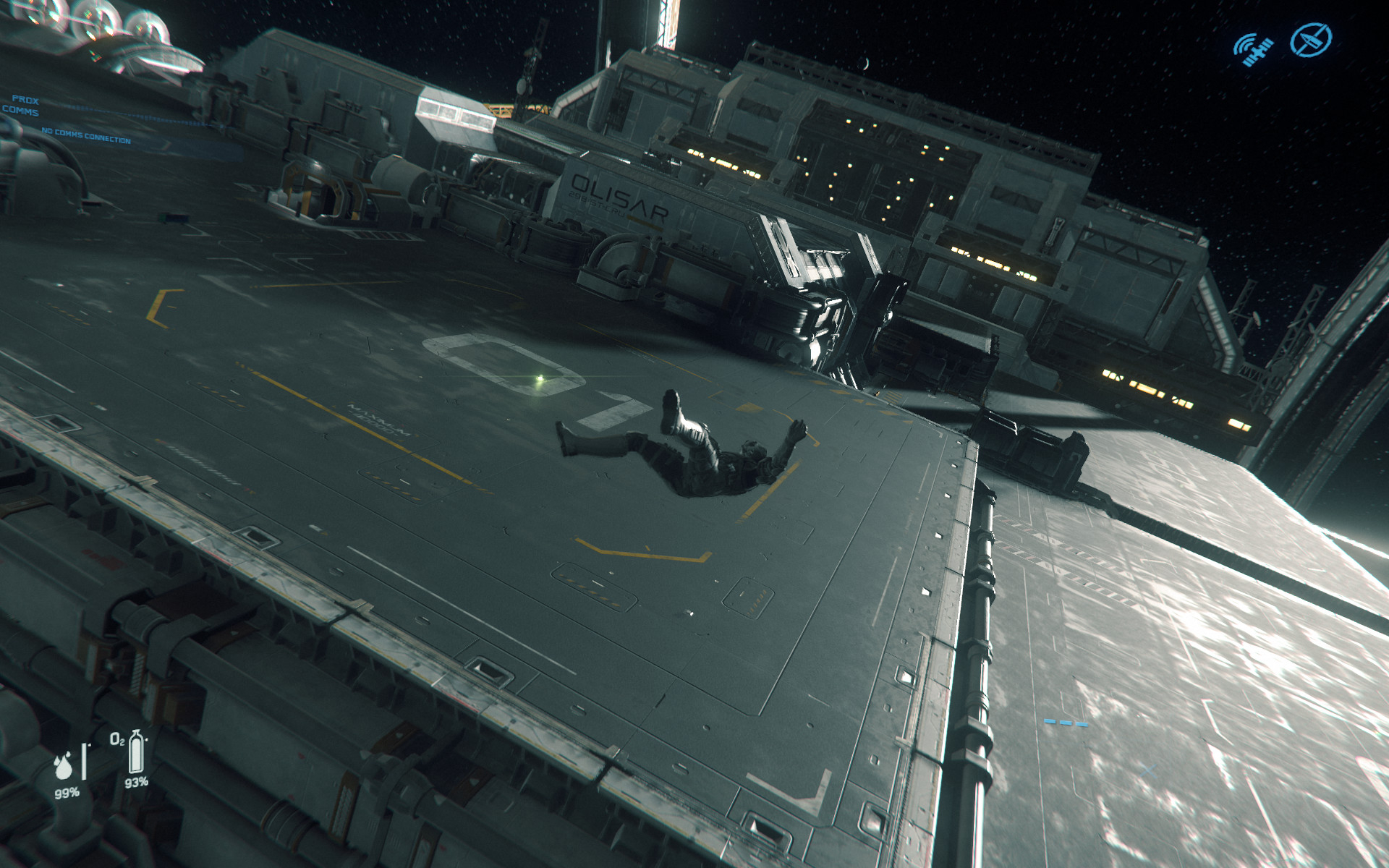
Task: Click the O2 oxygen tank icon
Action: click(x=135, y=753)
